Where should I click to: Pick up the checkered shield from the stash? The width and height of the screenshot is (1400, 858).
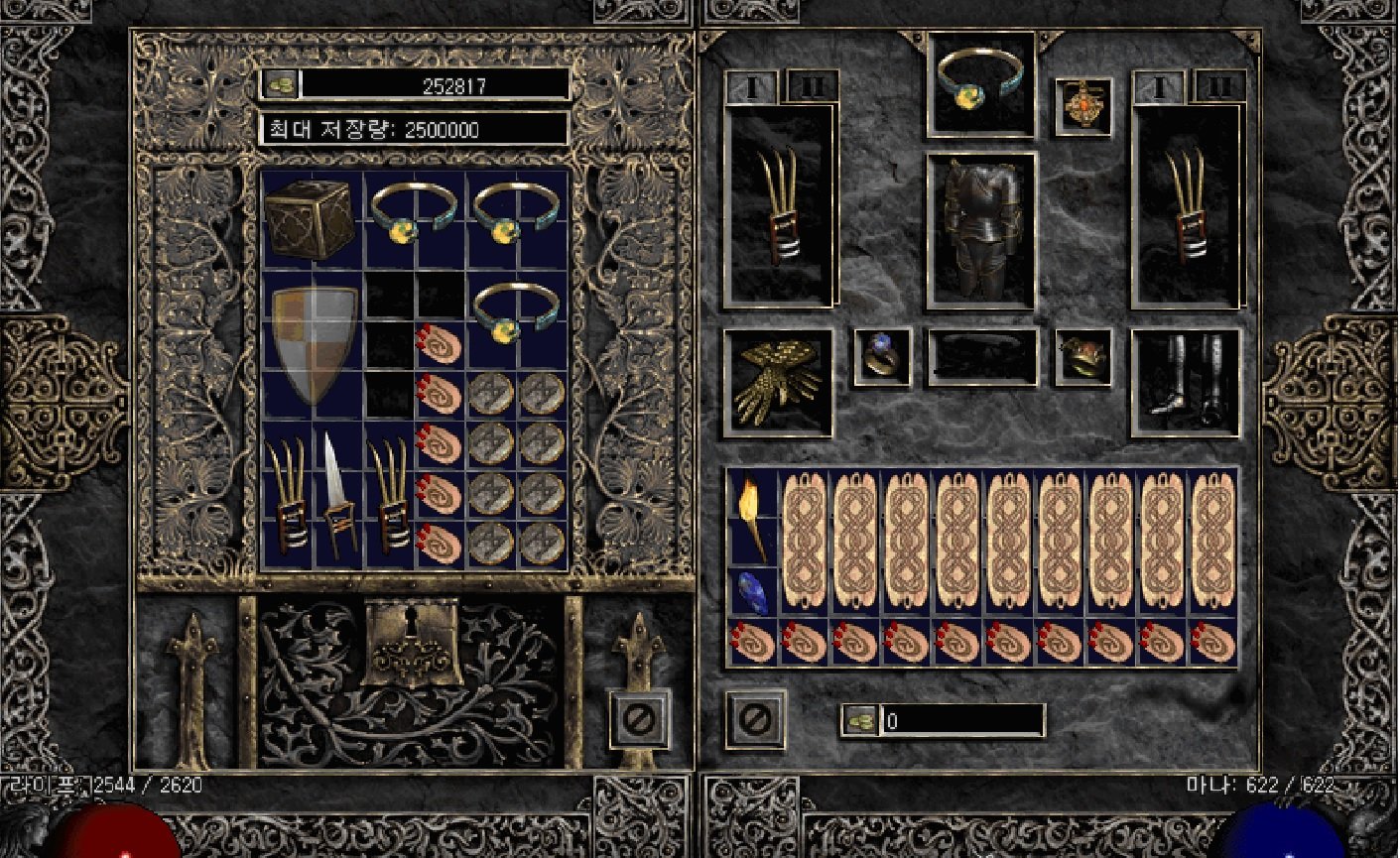pyautogui.click(x=315, y=343)
